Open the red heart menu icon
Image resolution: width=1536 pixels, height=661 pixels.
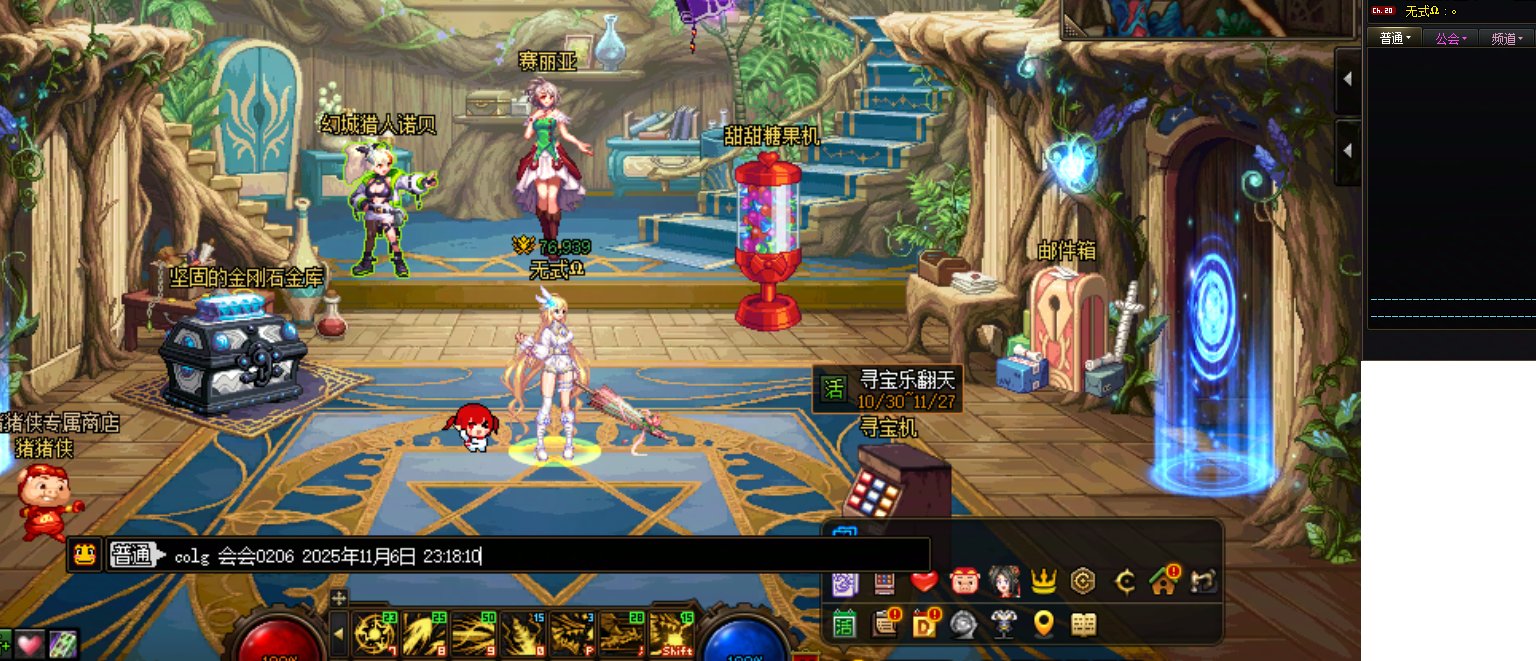point(924,581)
